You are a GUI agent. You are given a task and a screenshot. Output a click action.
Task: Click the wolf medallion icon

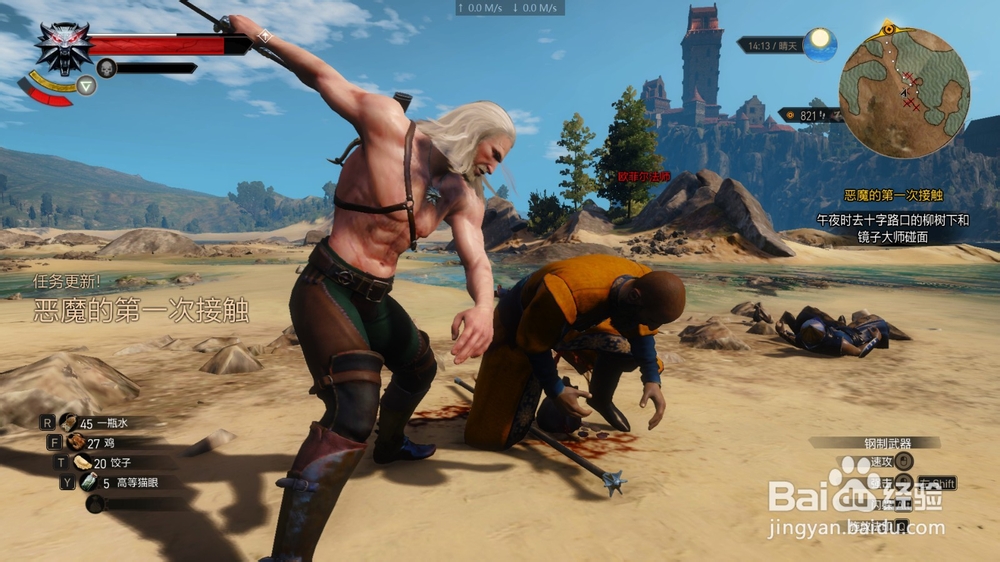(63, 47)
